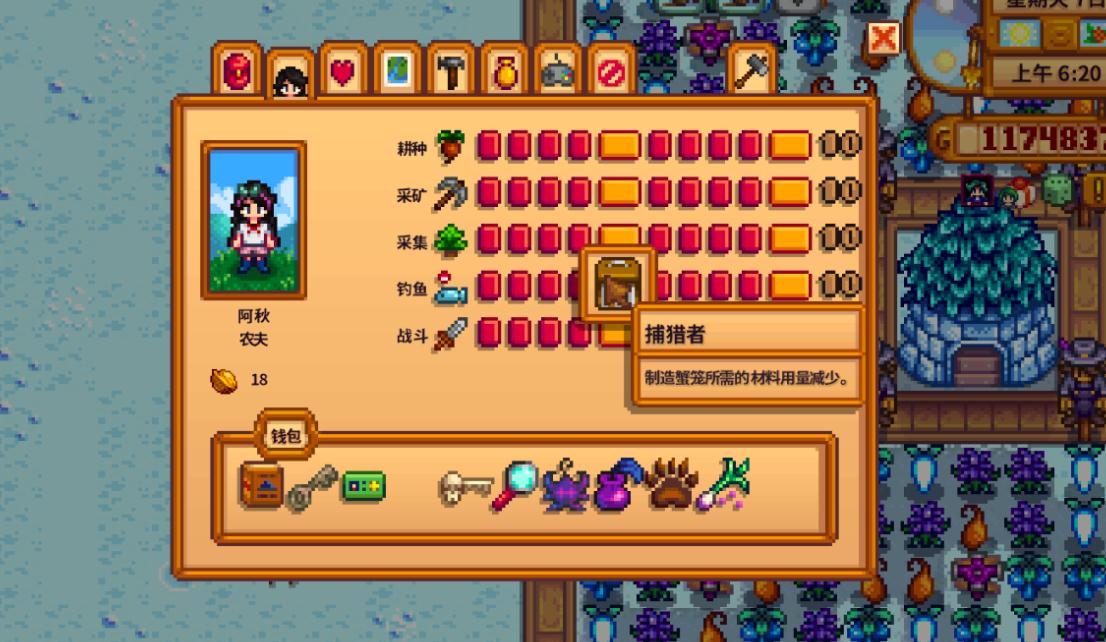Select the green club card
This screenshot has width=1106, height=642.
[x=363, y=487]
